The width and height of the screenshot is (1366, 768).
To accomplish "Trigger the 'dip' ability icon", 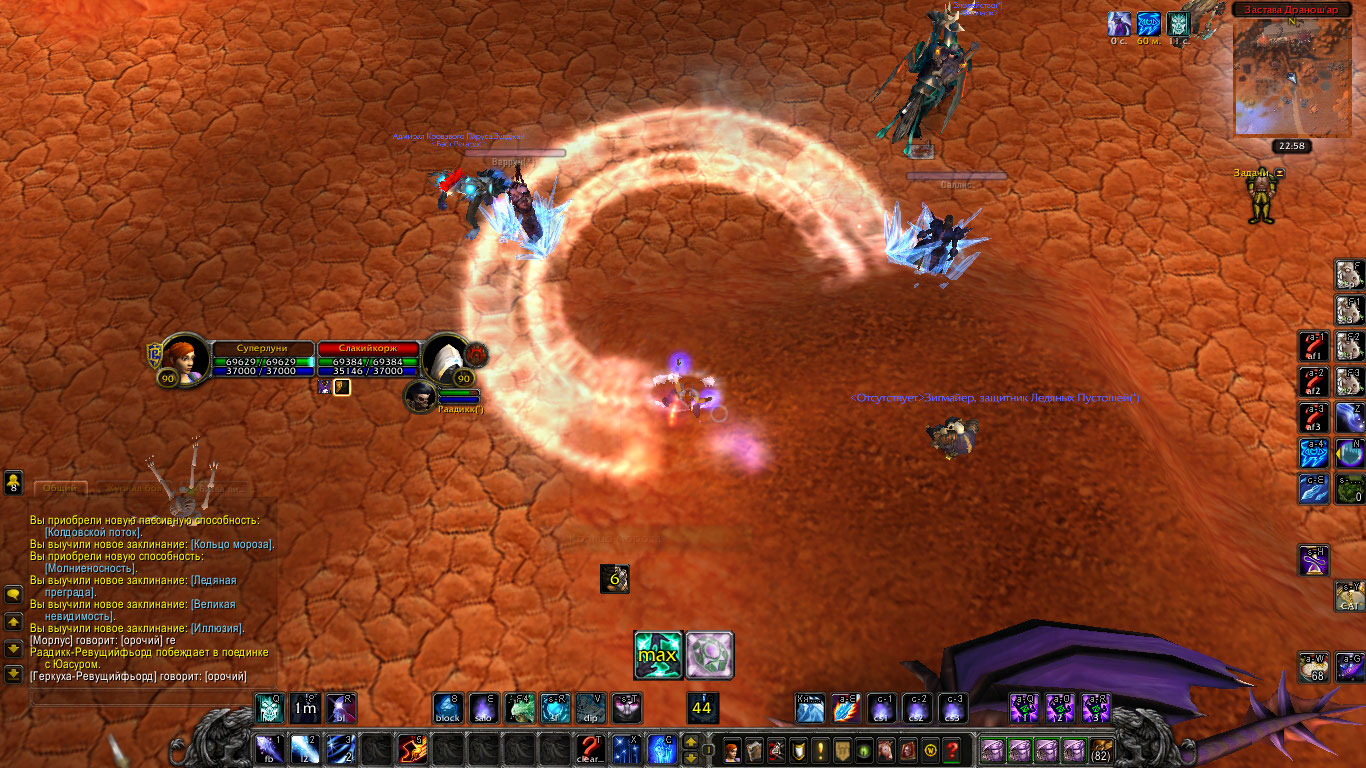I will pyautogui.click(x=591, y=708).
